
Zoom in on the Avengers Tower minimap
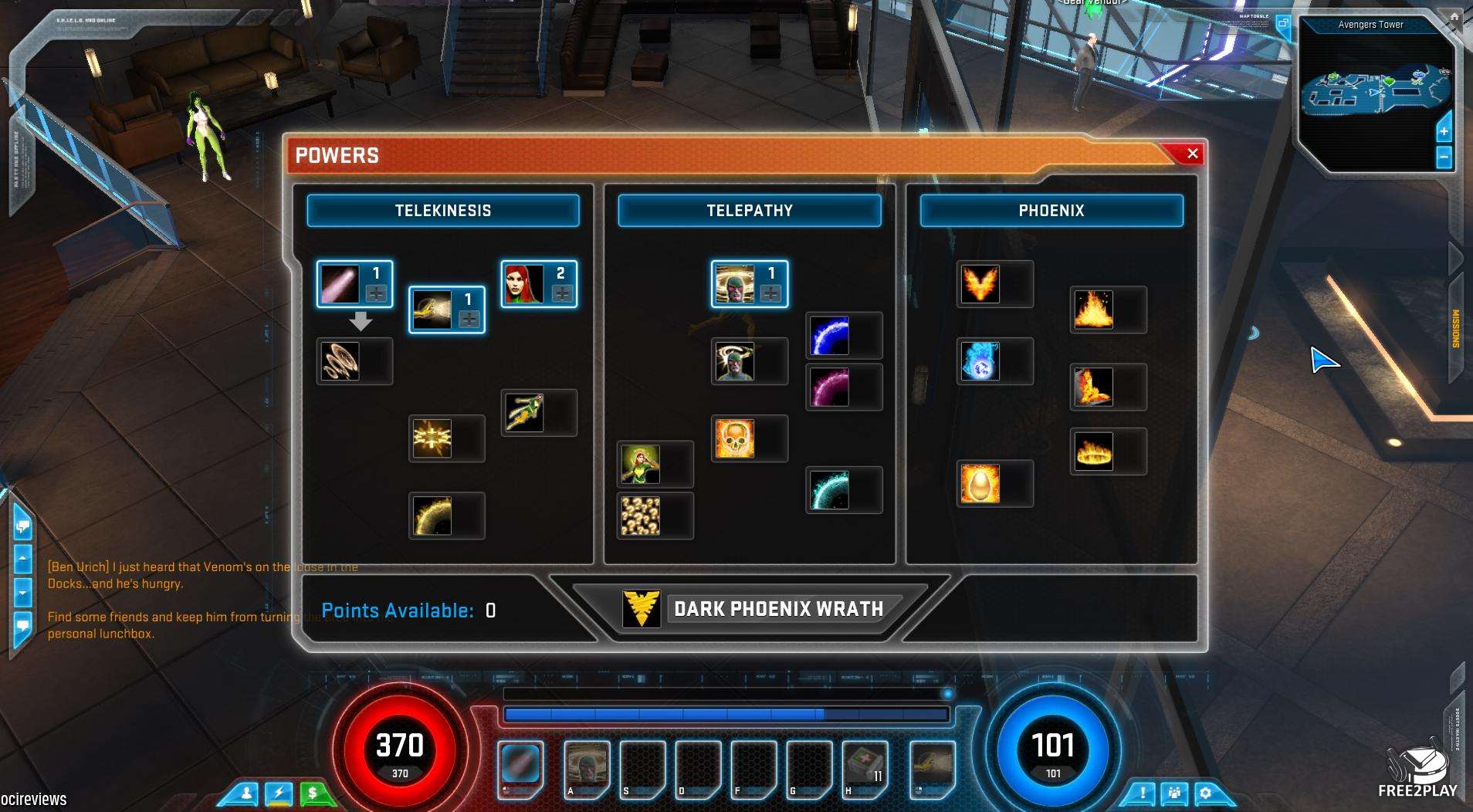click(1444, 130)
